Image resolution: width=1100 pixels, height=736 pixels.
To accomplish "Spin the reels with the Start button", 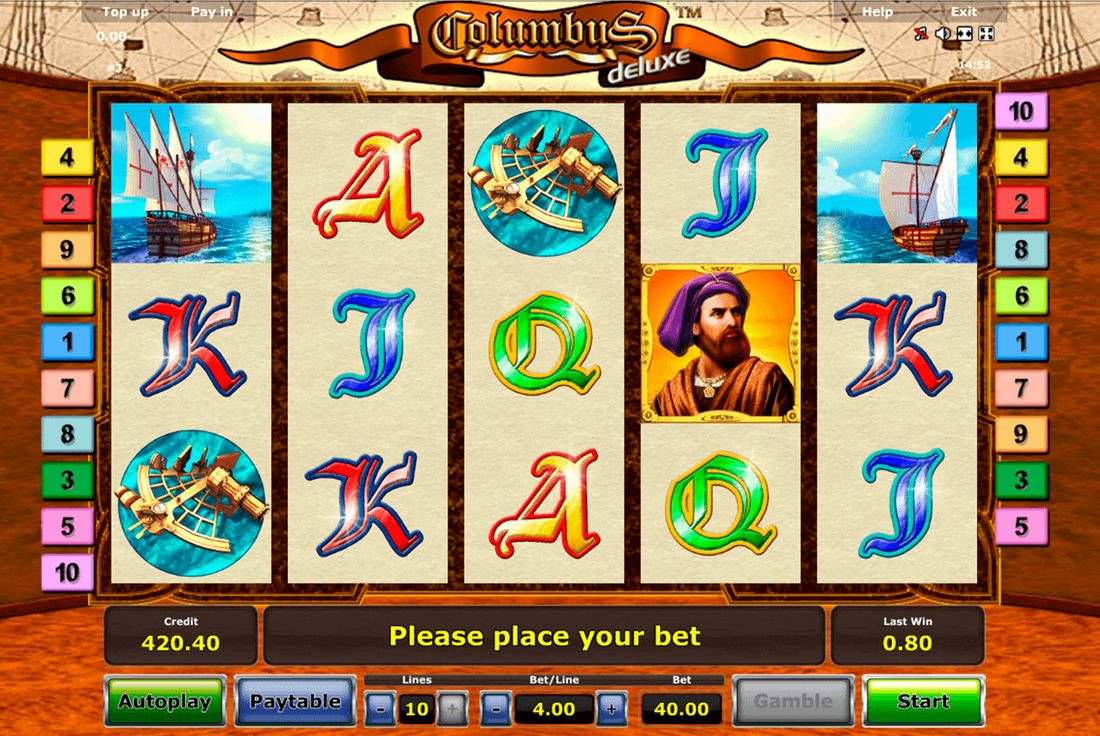I will (x=923, y=701).
